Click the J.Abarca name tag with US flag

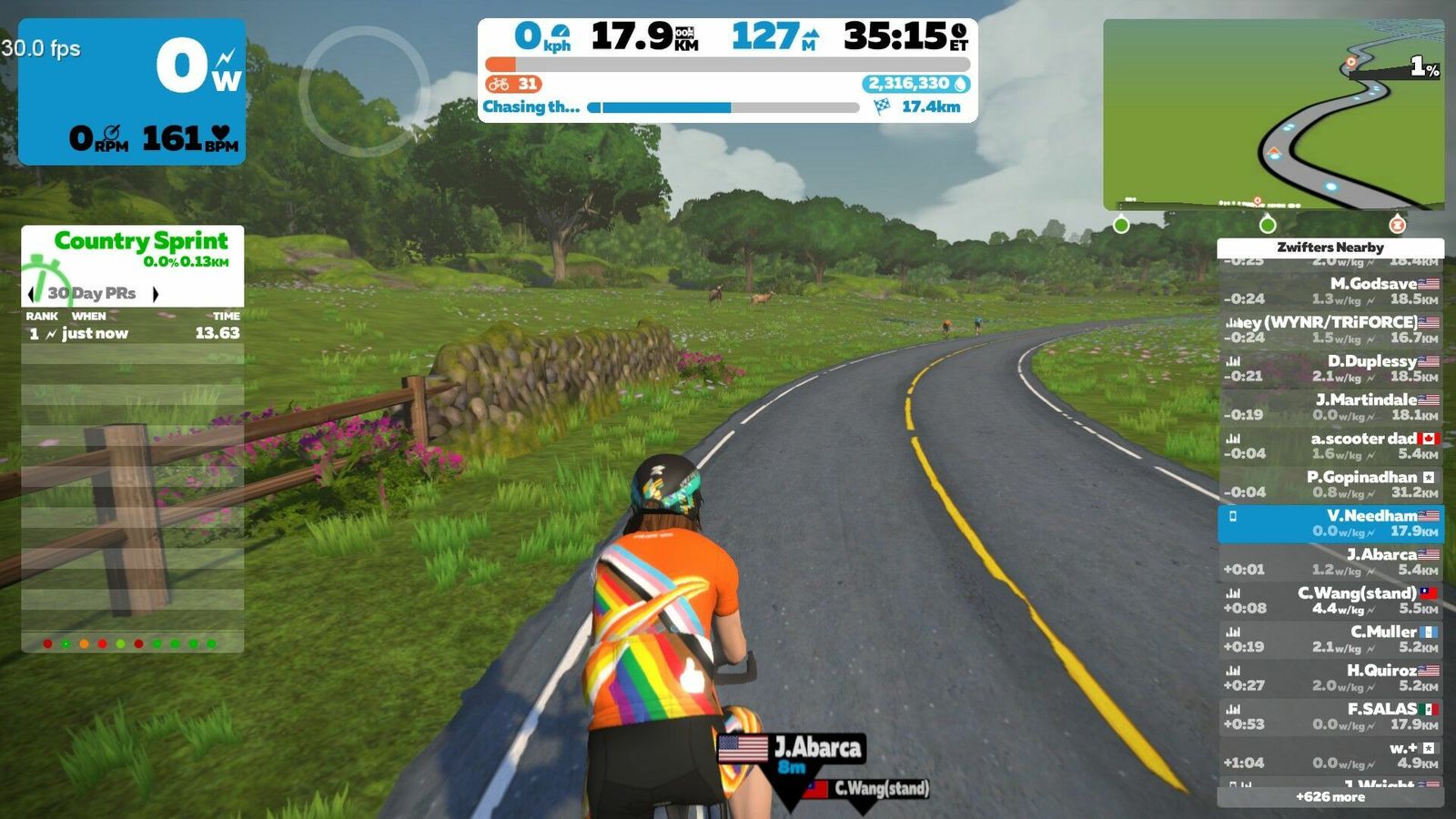(792, 750)
